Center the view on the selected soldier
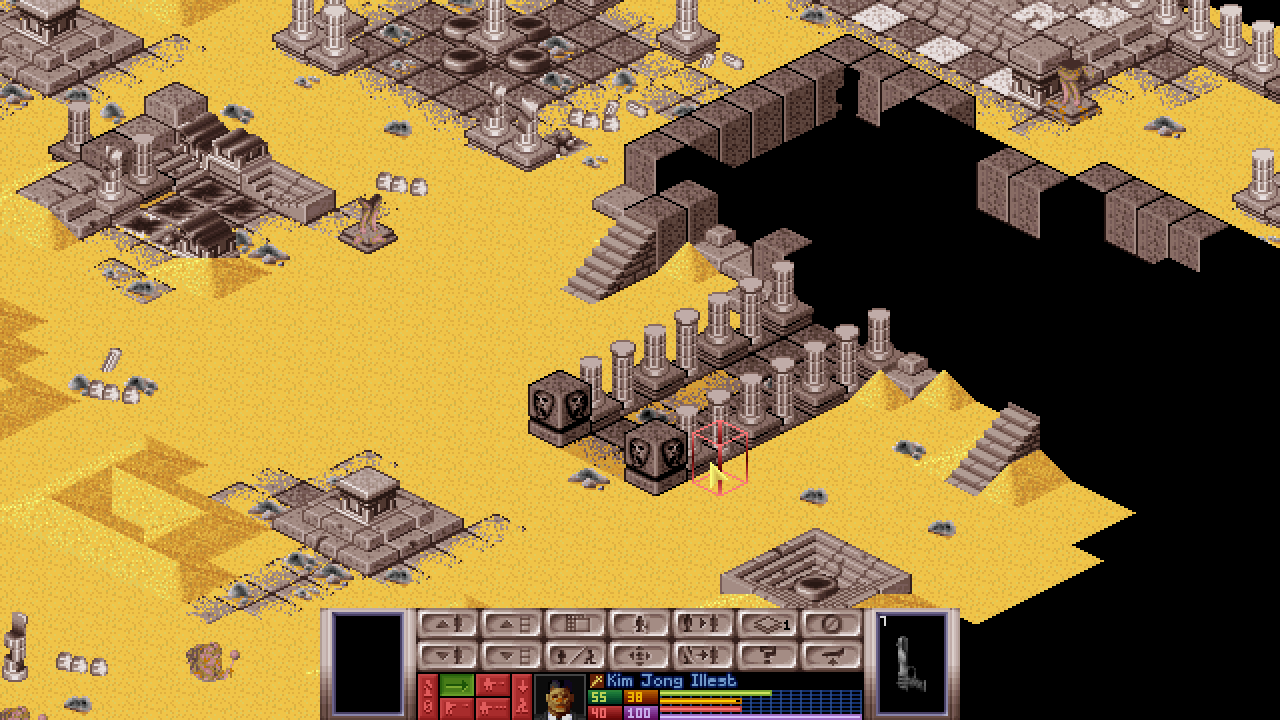The width and height of the screenshot is (1280, 720). 640,656
